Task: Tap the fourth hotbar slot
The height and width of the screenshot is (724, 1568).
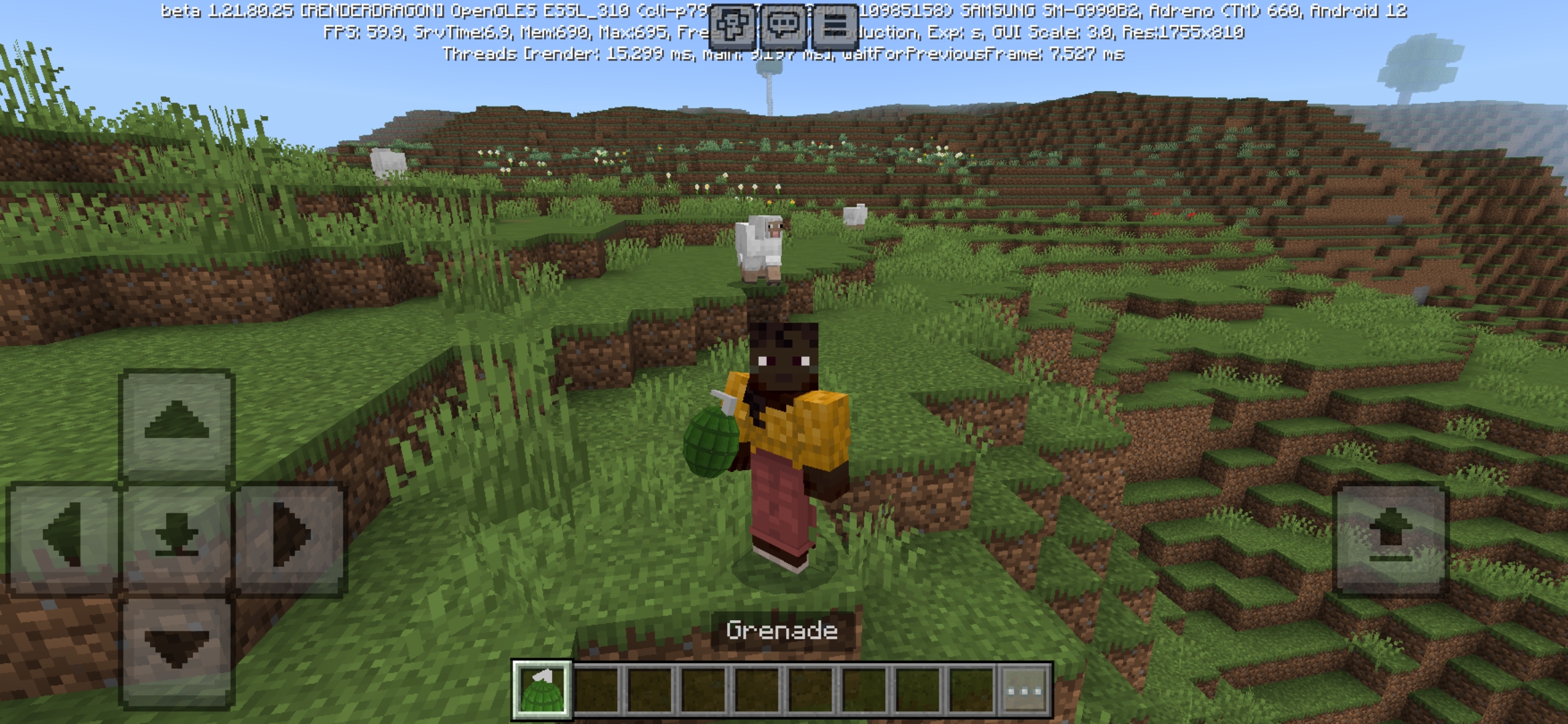Action: pyautogui.click(x=704, y=688)
